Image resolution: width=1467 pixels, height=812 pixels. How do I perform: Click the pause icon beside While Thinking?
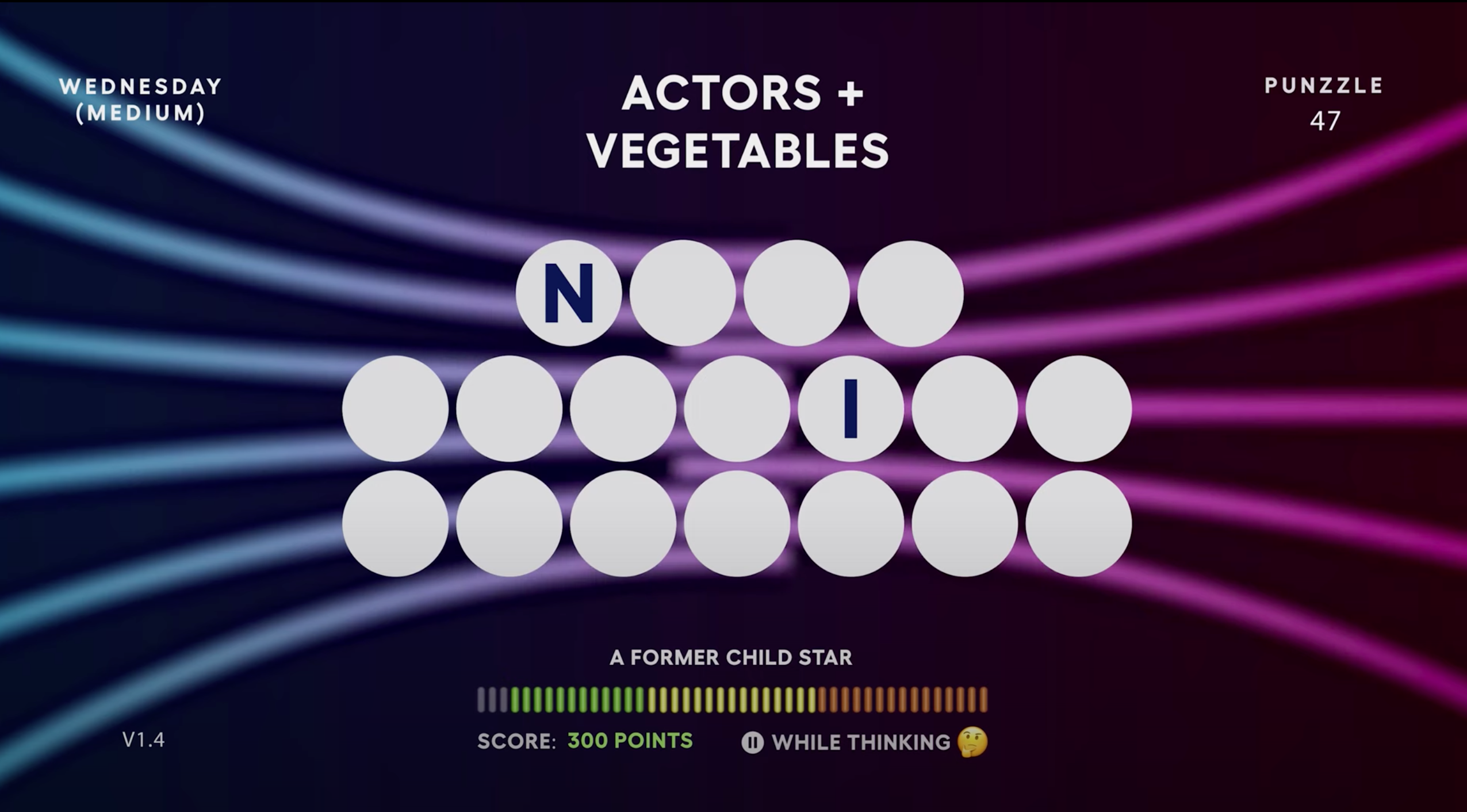click(752, 742)
